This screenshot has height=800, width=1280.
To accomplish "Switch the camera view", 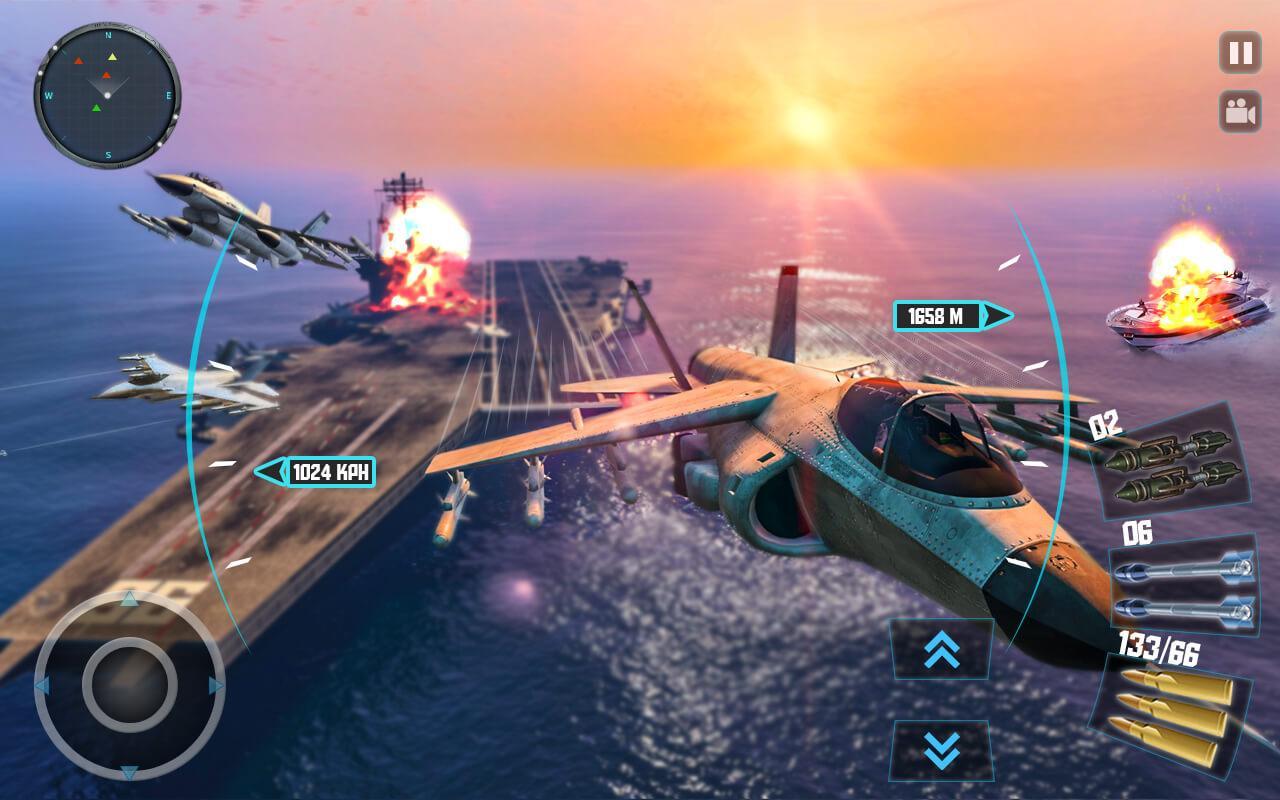I will point(1240,111).
